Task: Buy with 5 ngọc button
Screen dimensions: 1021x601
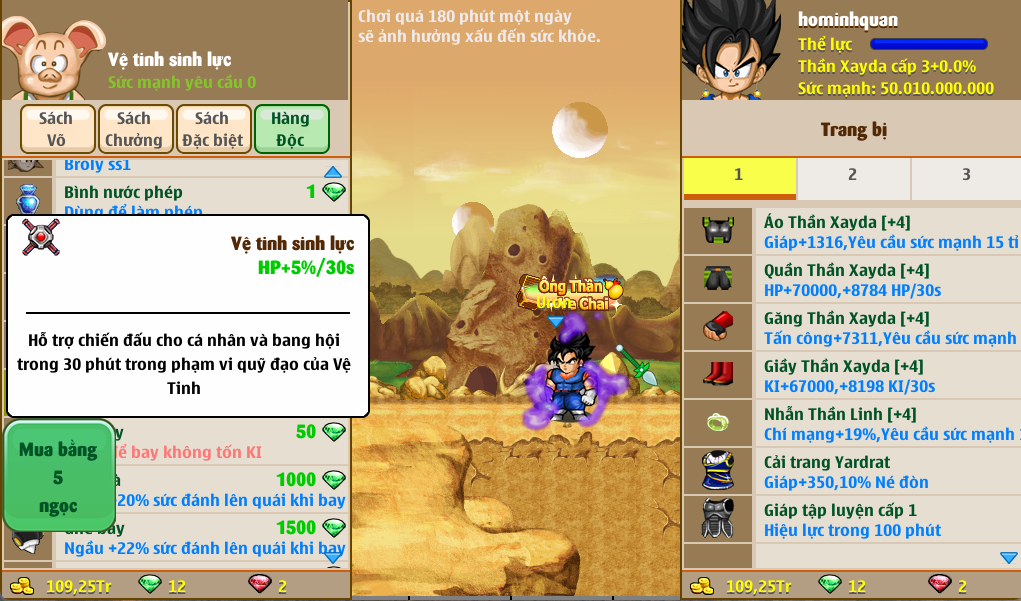Action: pyautogui.click(x=58, y=477)
